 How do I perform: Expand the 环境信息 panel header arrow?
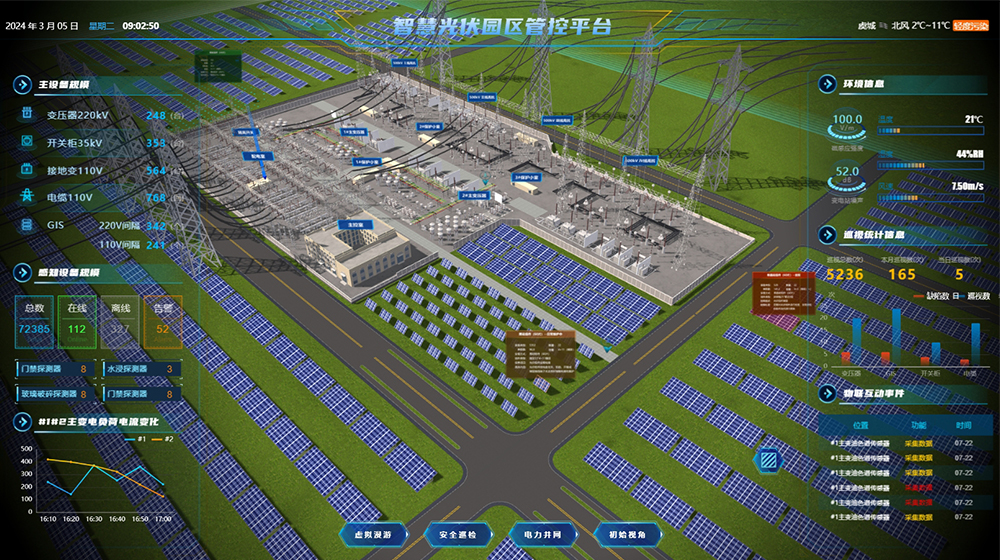[827, 85]
